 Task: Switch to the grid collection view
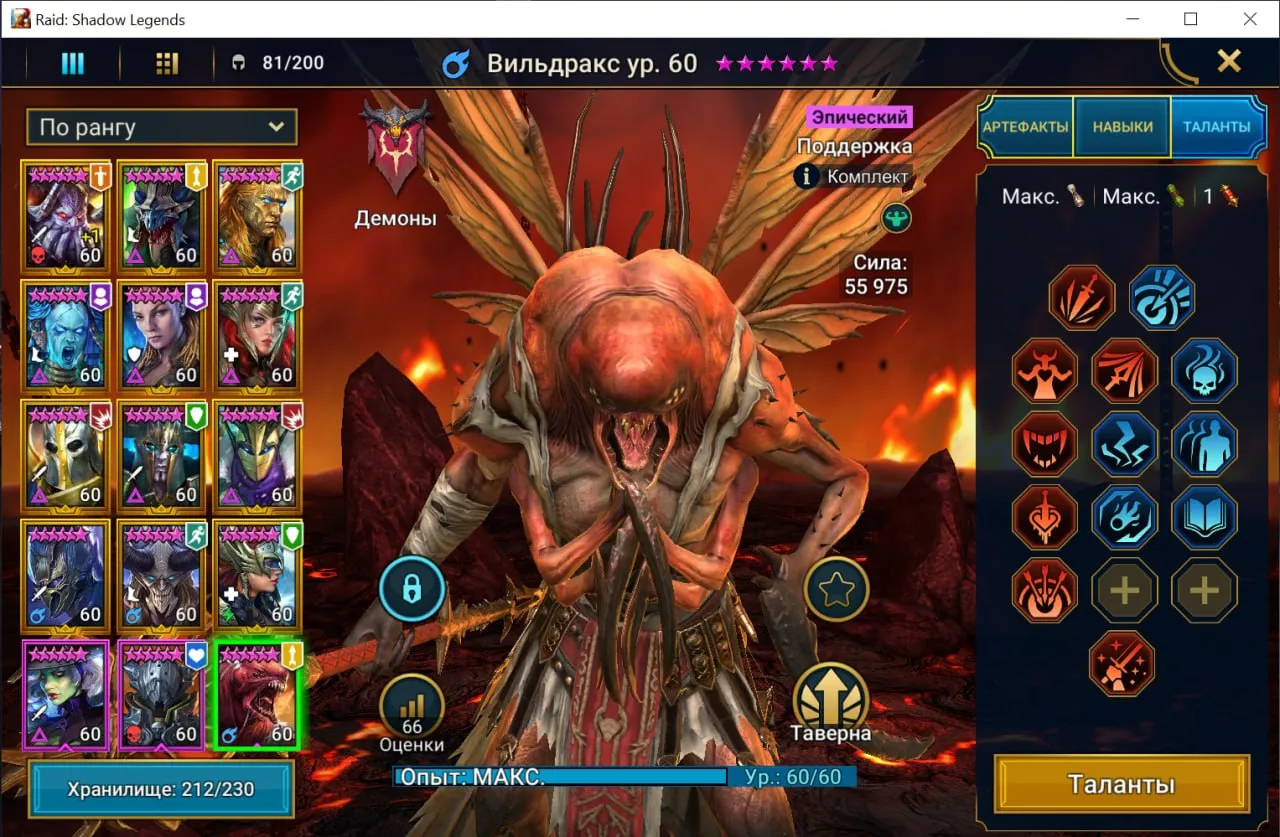click(x=167, y=63)
